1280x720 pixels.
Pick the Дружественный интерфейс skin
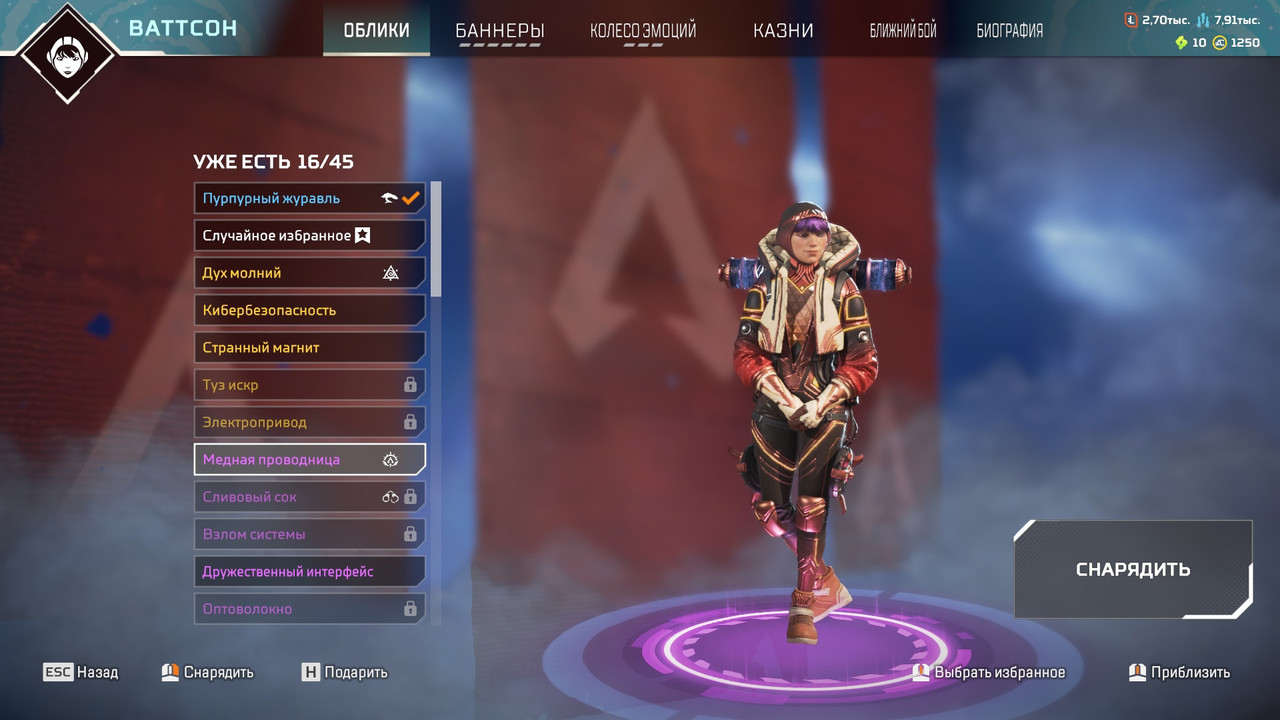coord(309,571)
